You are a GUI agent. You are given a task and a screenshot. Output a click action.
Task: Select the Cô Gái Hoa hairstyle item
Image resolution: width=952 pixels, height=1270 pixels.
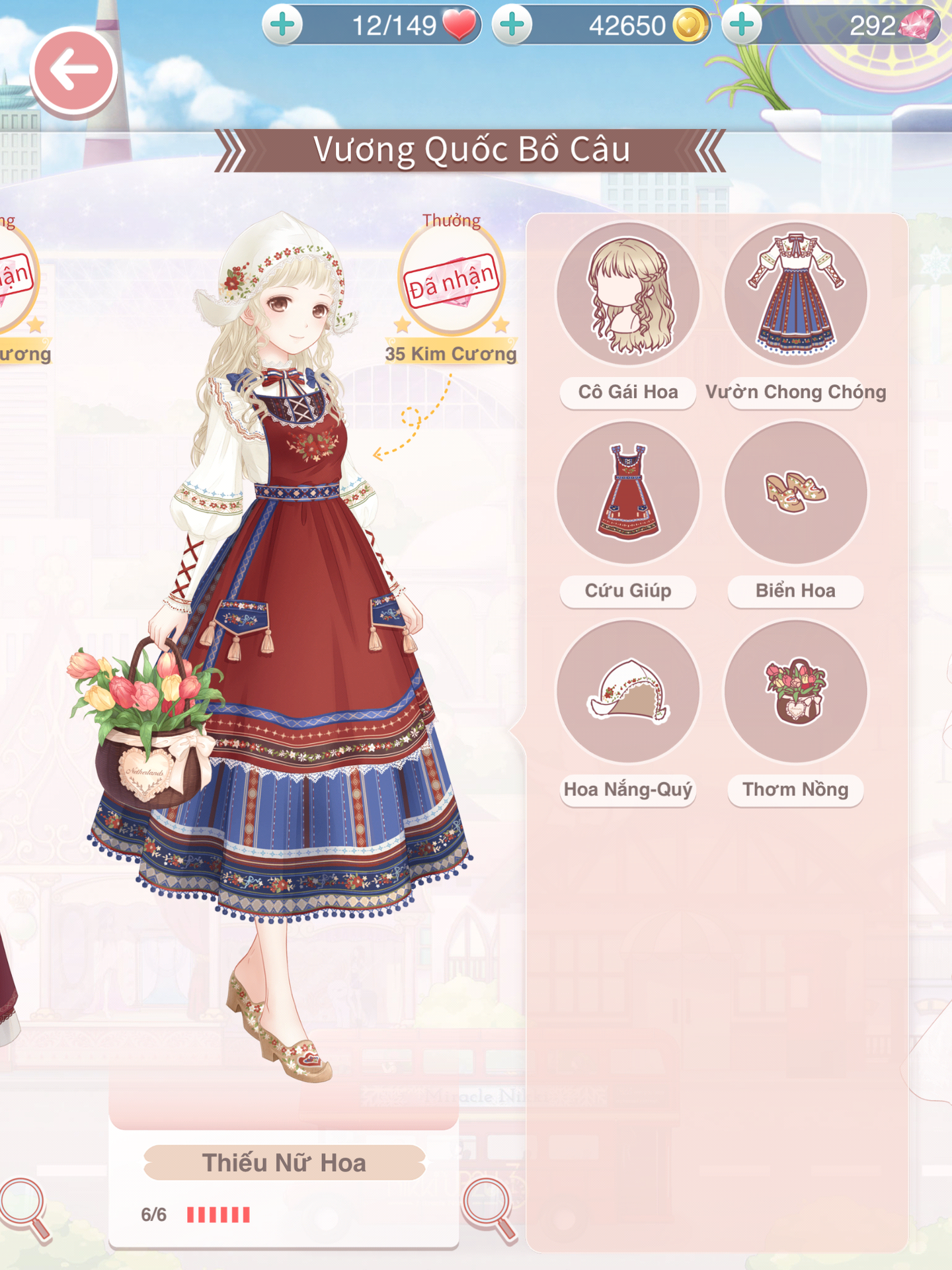click(627, 294)
